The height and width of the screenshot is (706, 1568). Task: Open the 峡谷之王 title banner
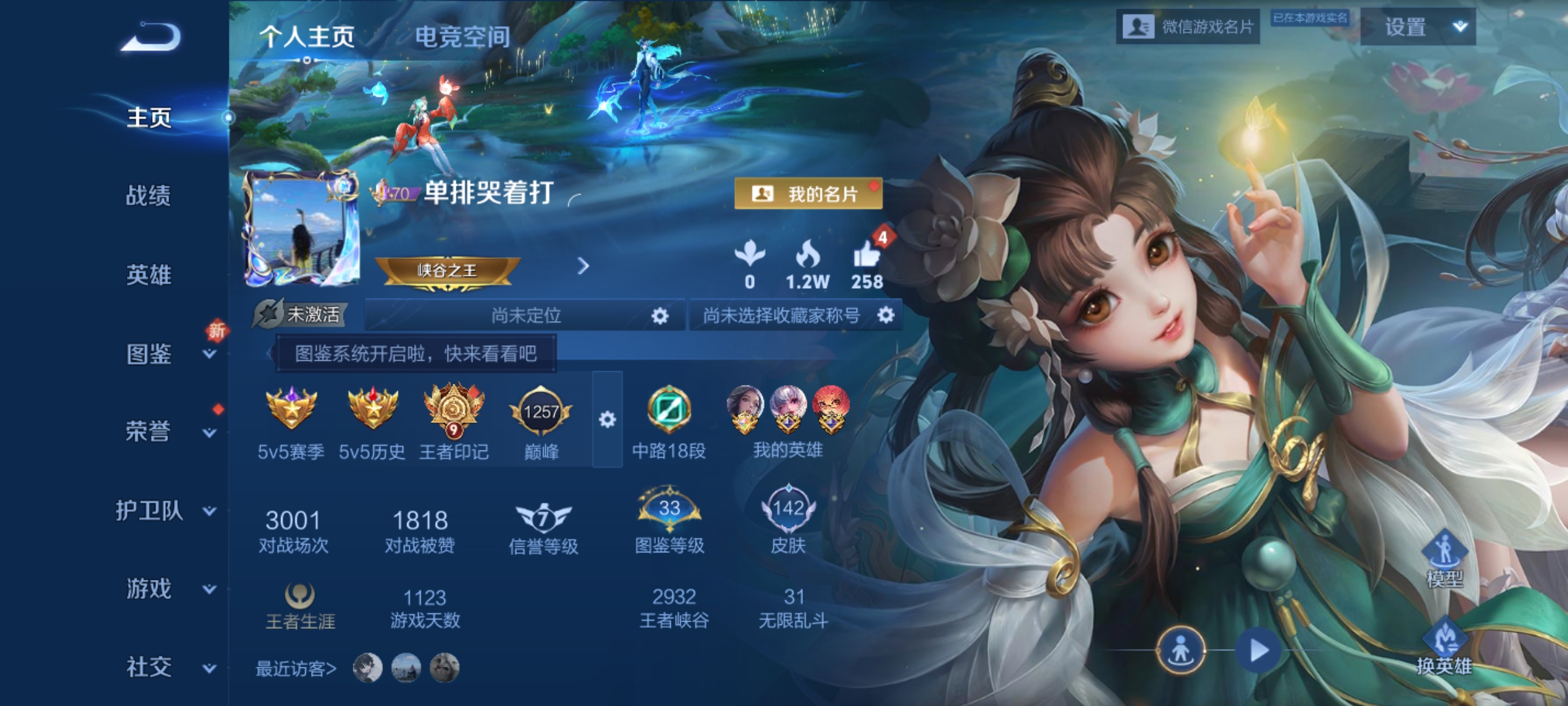coord(448,271)
